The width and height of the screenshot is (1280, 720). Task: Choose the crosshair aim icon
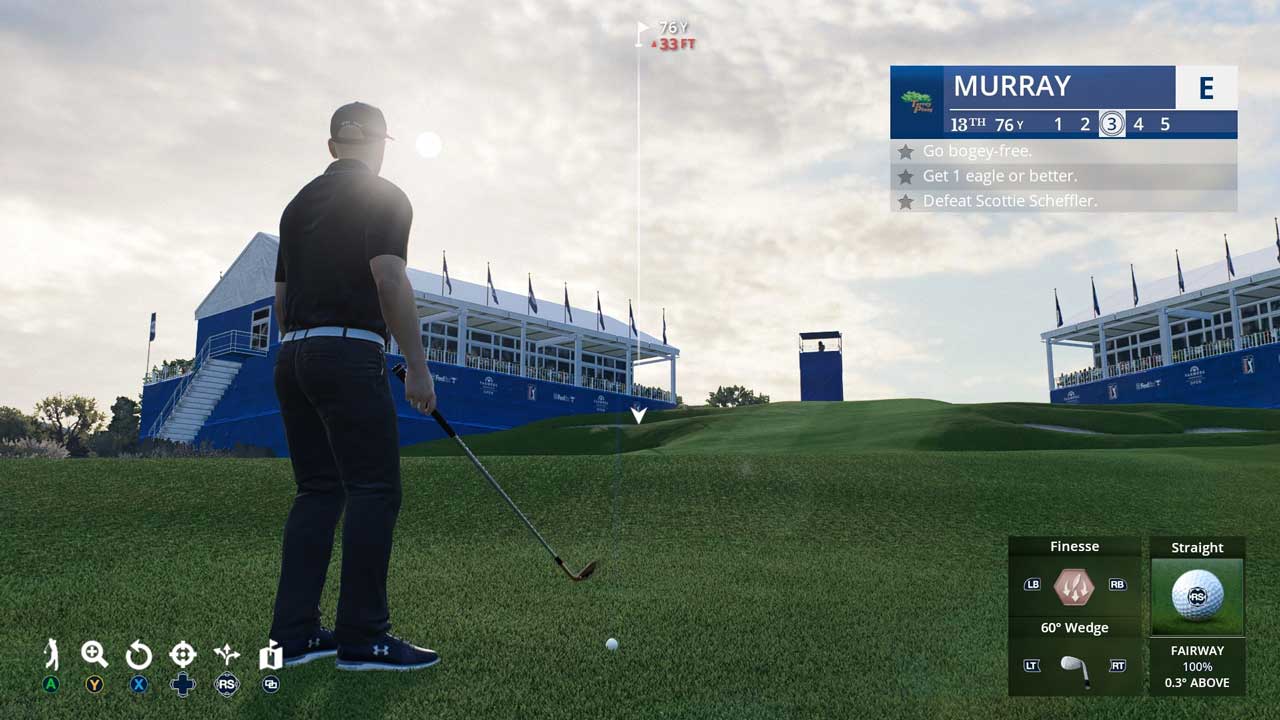click(x=183, y=655)
